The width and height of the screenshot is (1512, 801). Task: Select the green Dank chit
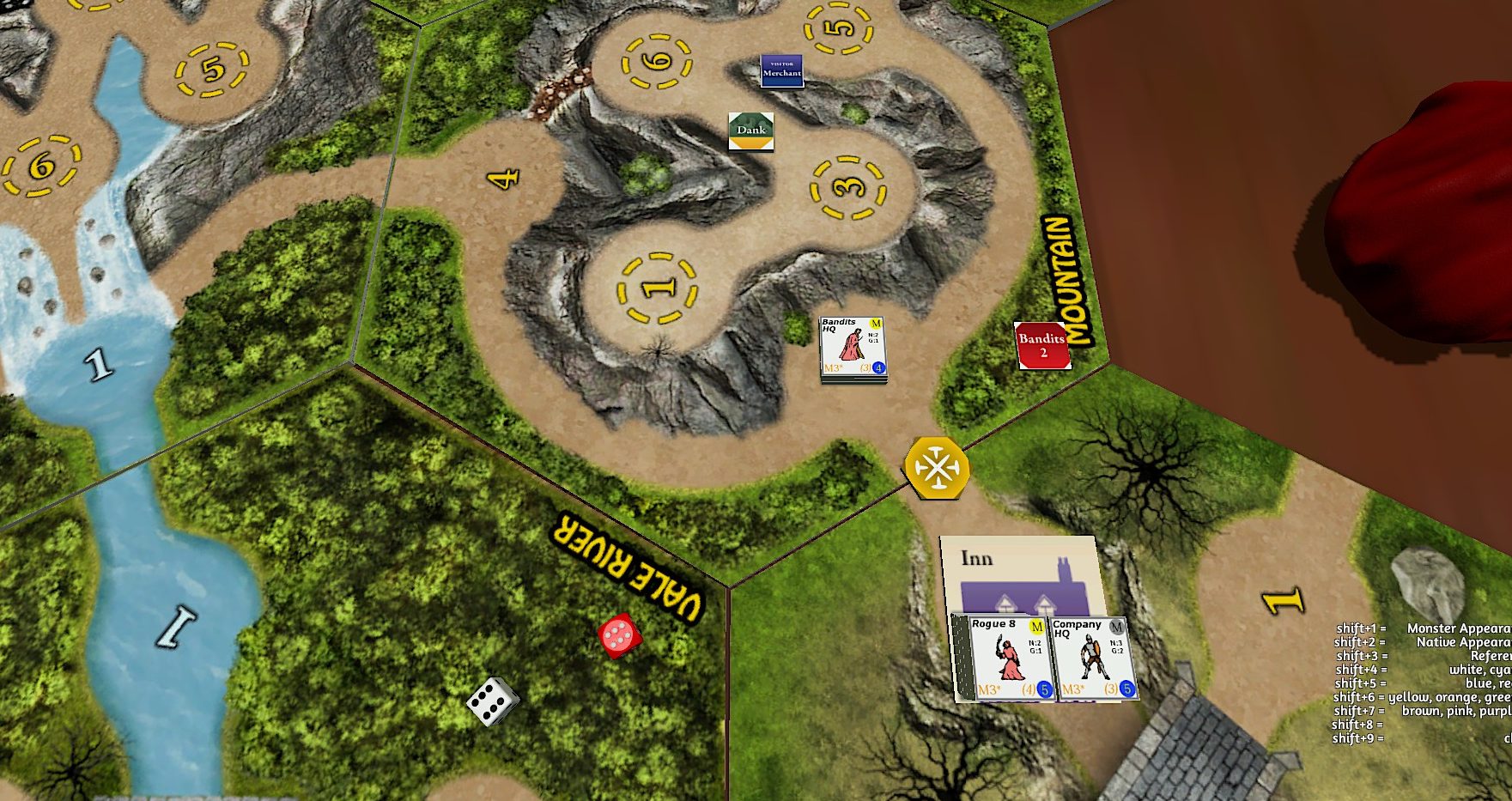750,131
